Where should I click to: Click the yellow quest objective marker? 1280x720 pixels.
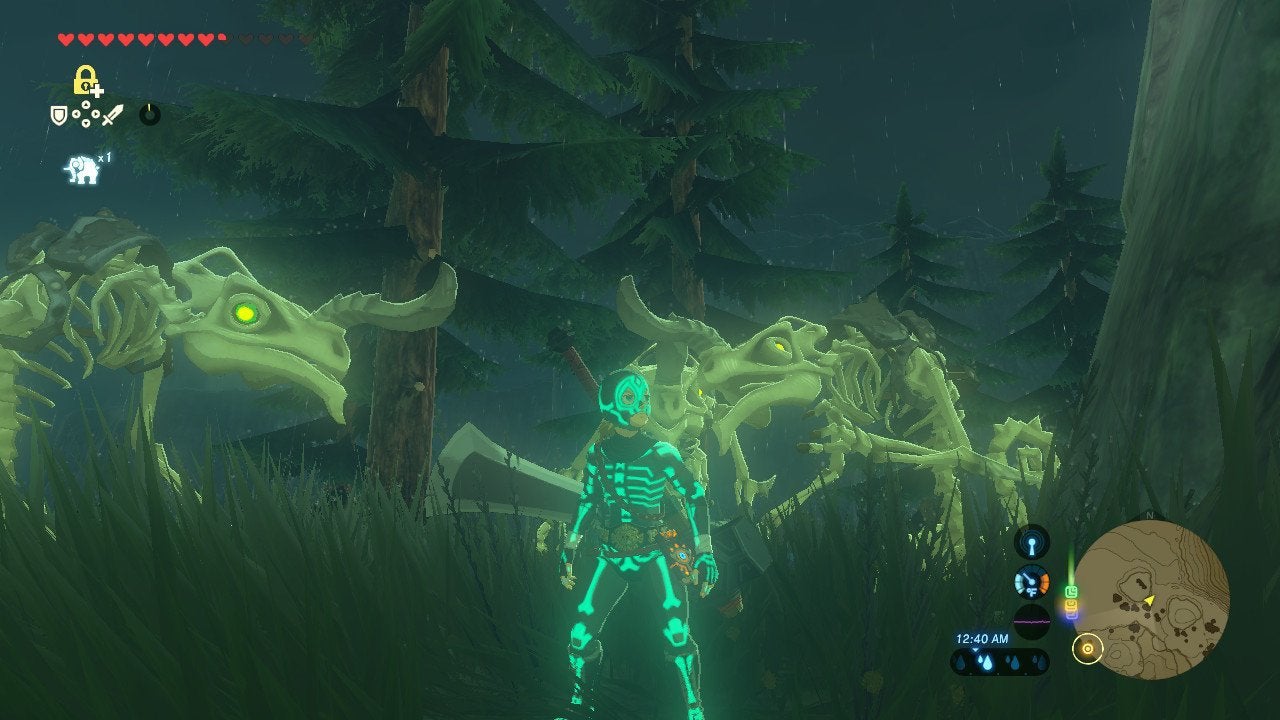tap(1087, 649)
